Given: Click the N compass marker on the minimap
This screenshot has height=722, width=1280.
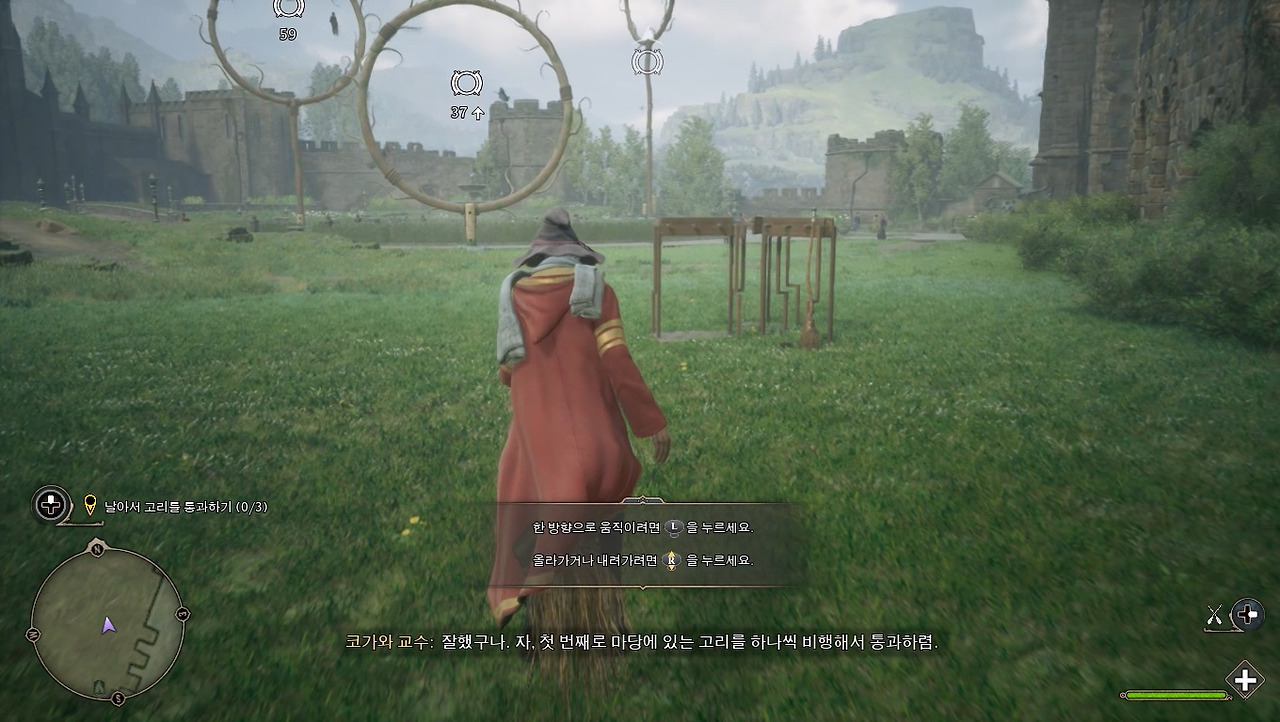Looking at the screenshot, I should tap(97, 549).
